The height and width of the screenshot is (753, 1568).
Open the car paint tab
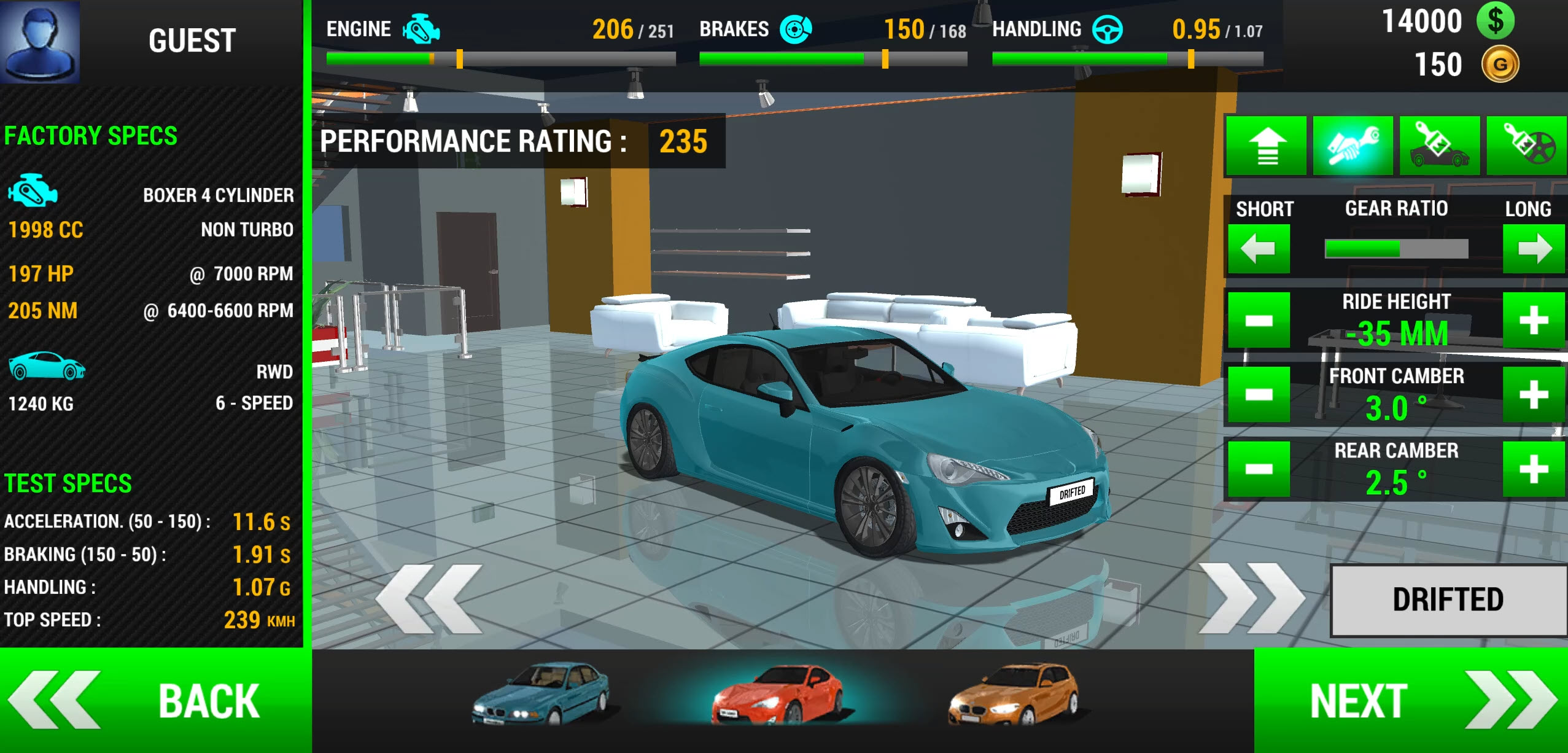click(x=1440, y=146)
